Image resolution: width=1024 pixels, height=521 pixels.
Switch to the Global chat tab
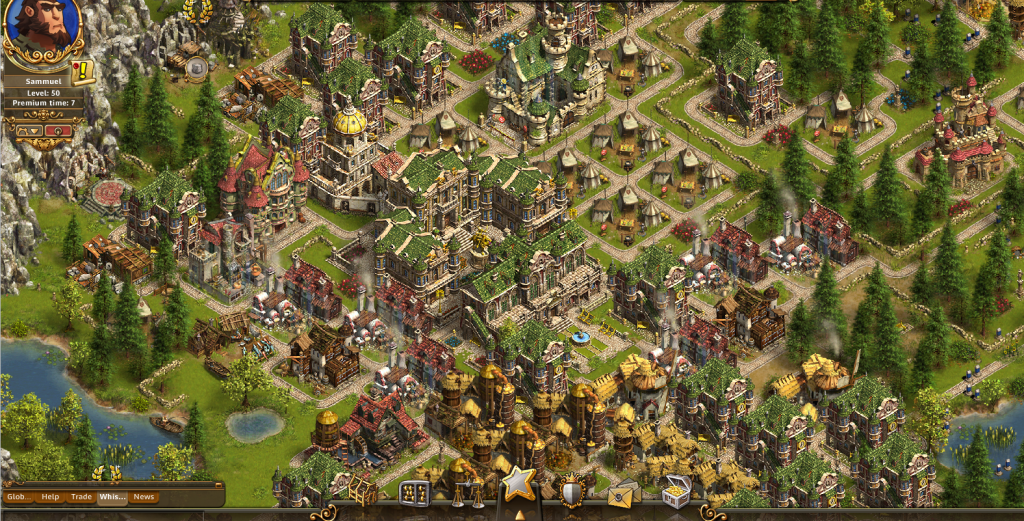point(19,497)
